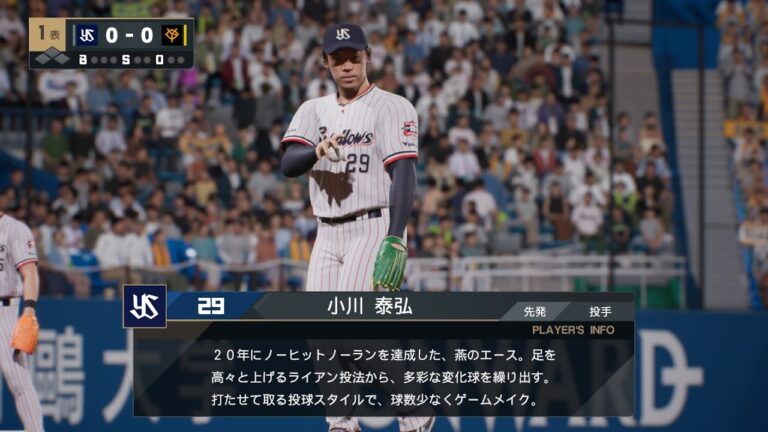
Task: Select the Giants logo on the scoreboard
Action: [x=172, y=36]
